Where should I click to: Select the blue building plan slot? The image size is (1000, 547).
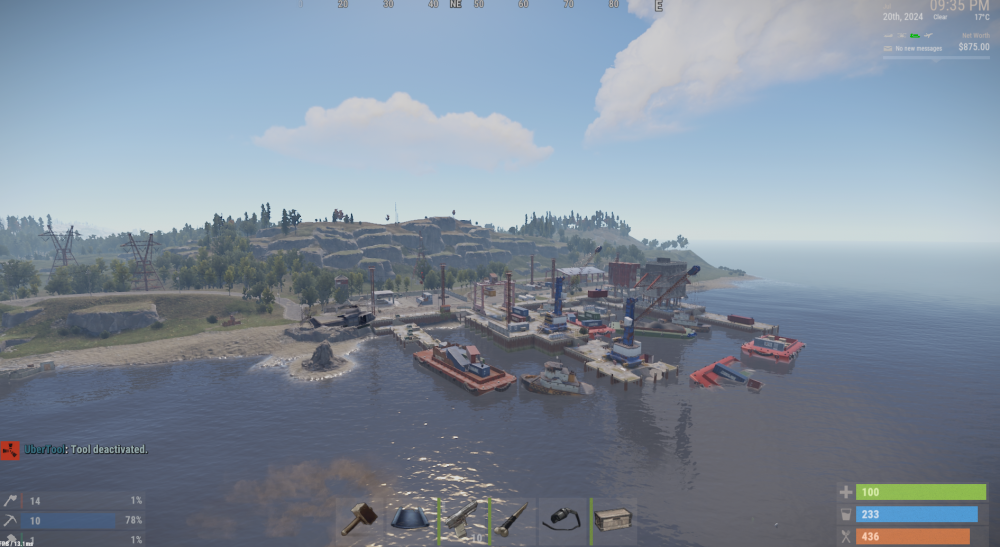tap(411, 519)
